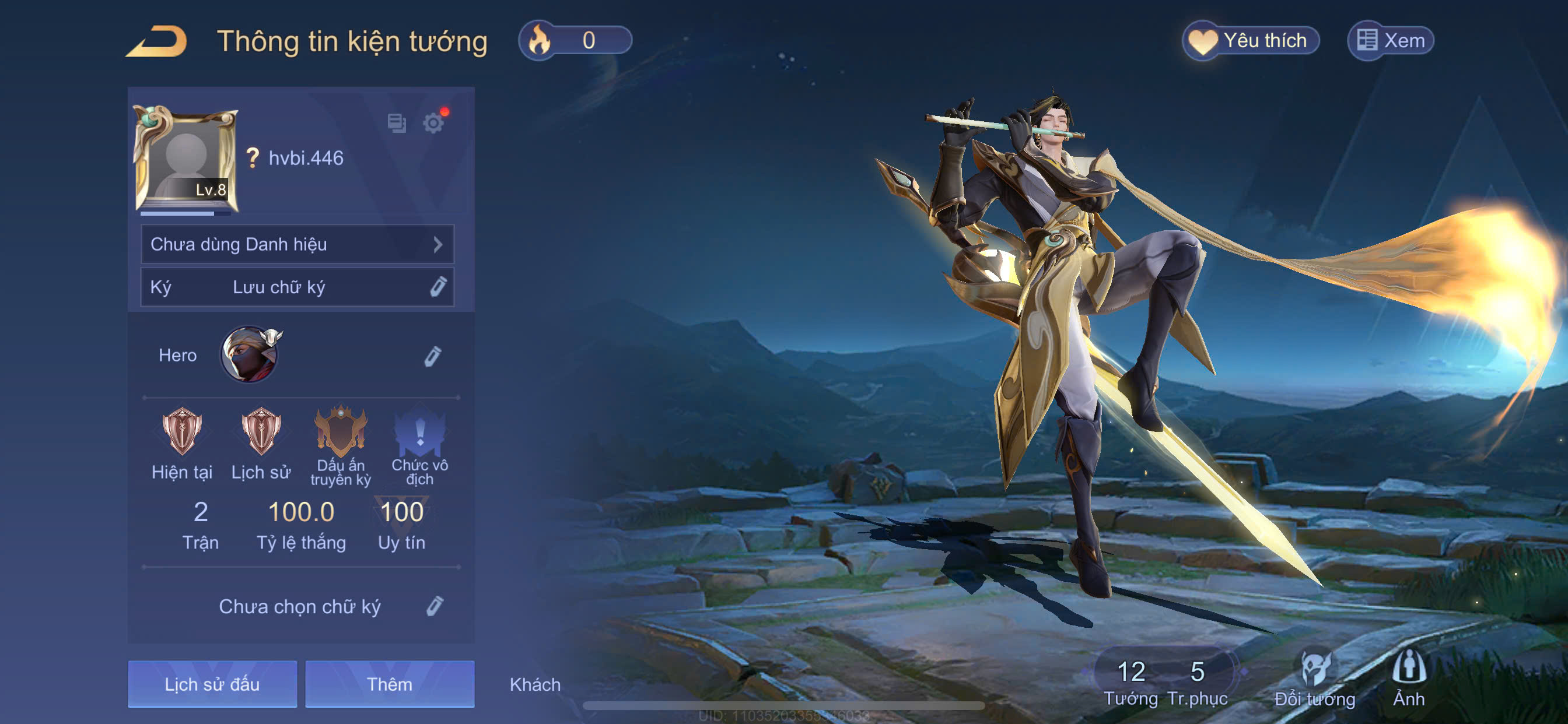Viewport: 1568px width, 724px height.
Task: Open the Xem view button
Action: [1391, 41]
